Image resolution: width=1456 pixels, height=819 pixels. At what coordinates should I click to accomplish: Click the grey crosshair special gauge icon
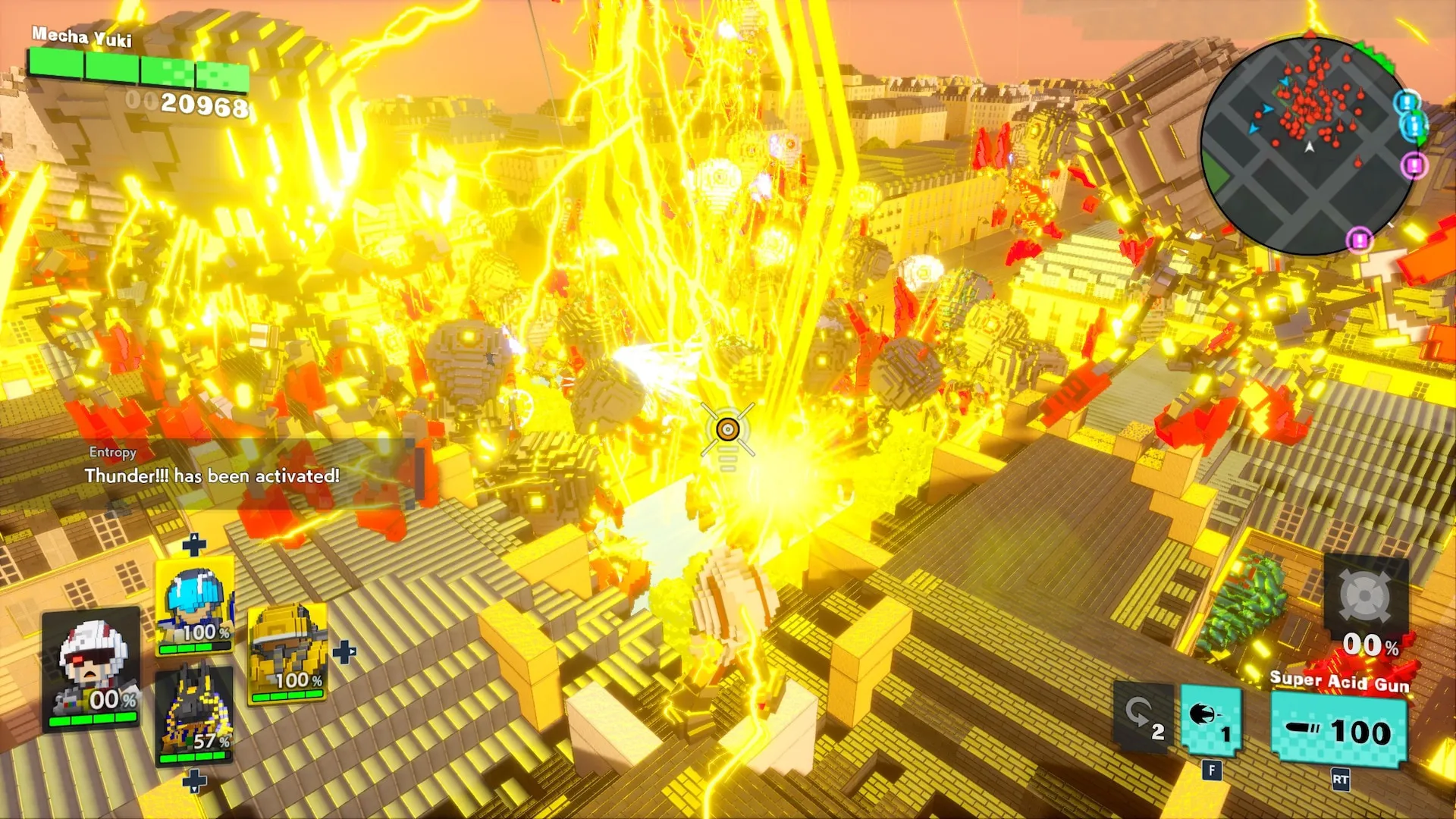tap(1365, 597)
